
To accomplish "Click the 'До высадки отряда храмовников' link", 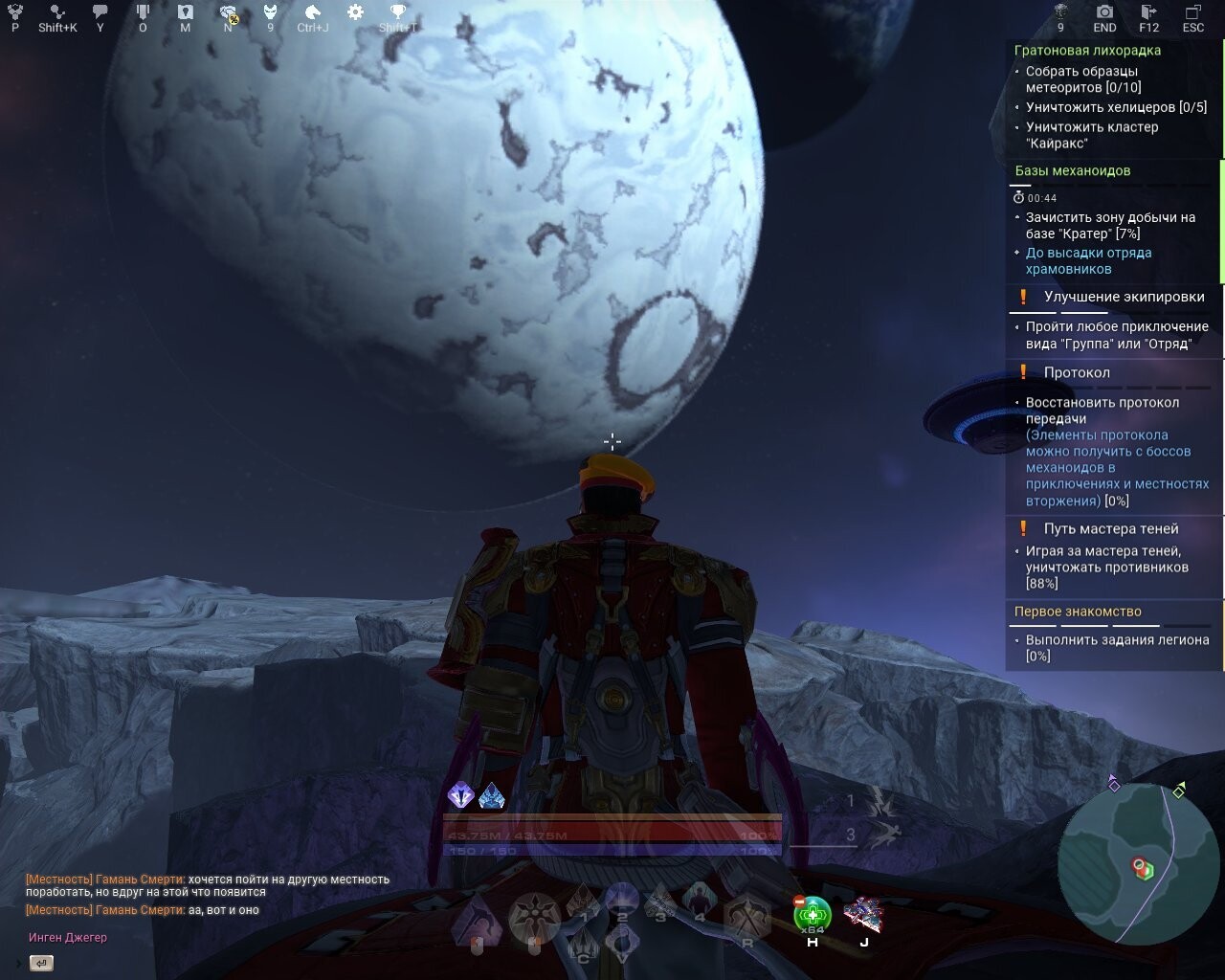I will tap(1090, 261).
